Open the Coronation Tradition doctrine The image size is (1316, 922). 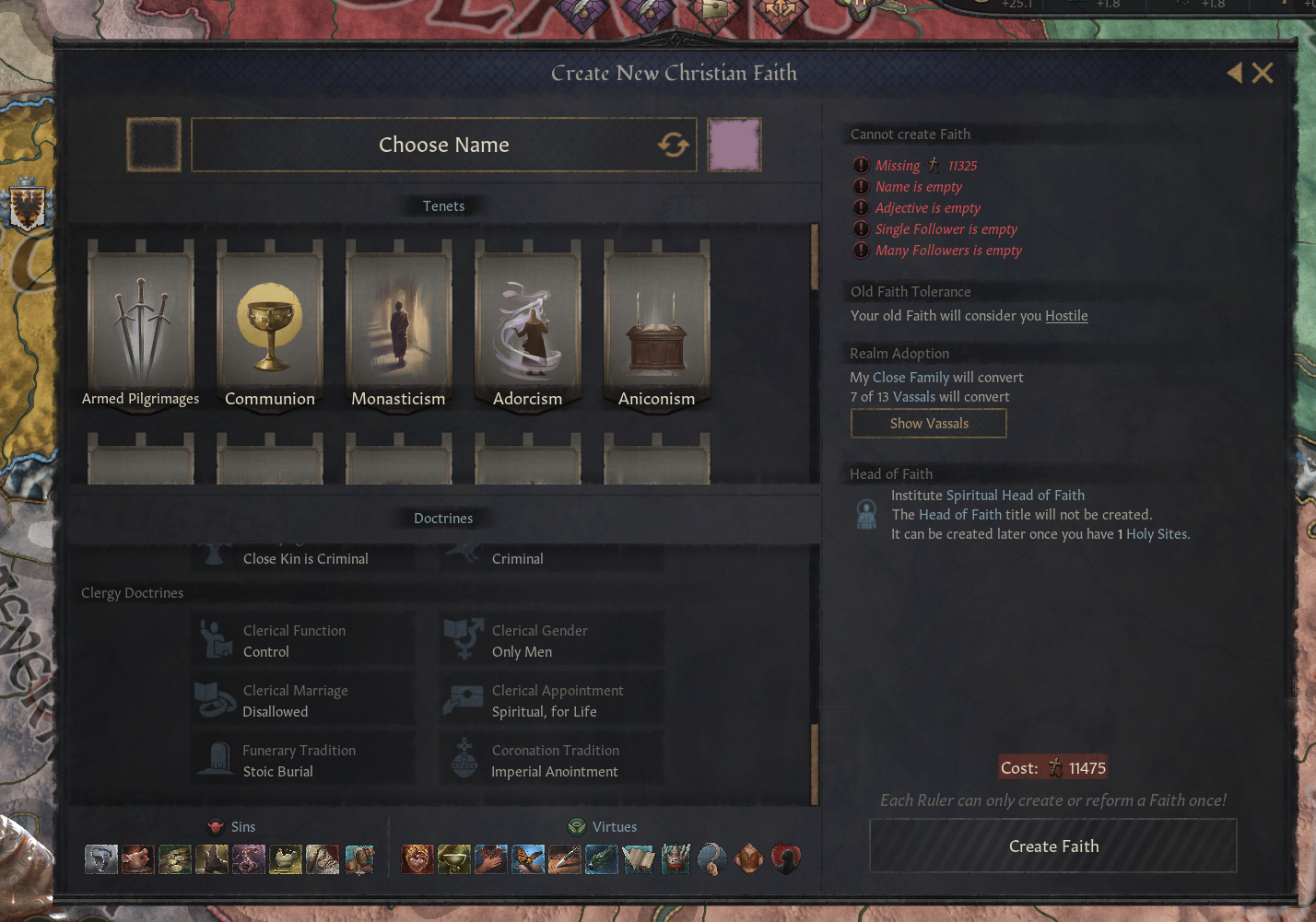click(551, 761)
